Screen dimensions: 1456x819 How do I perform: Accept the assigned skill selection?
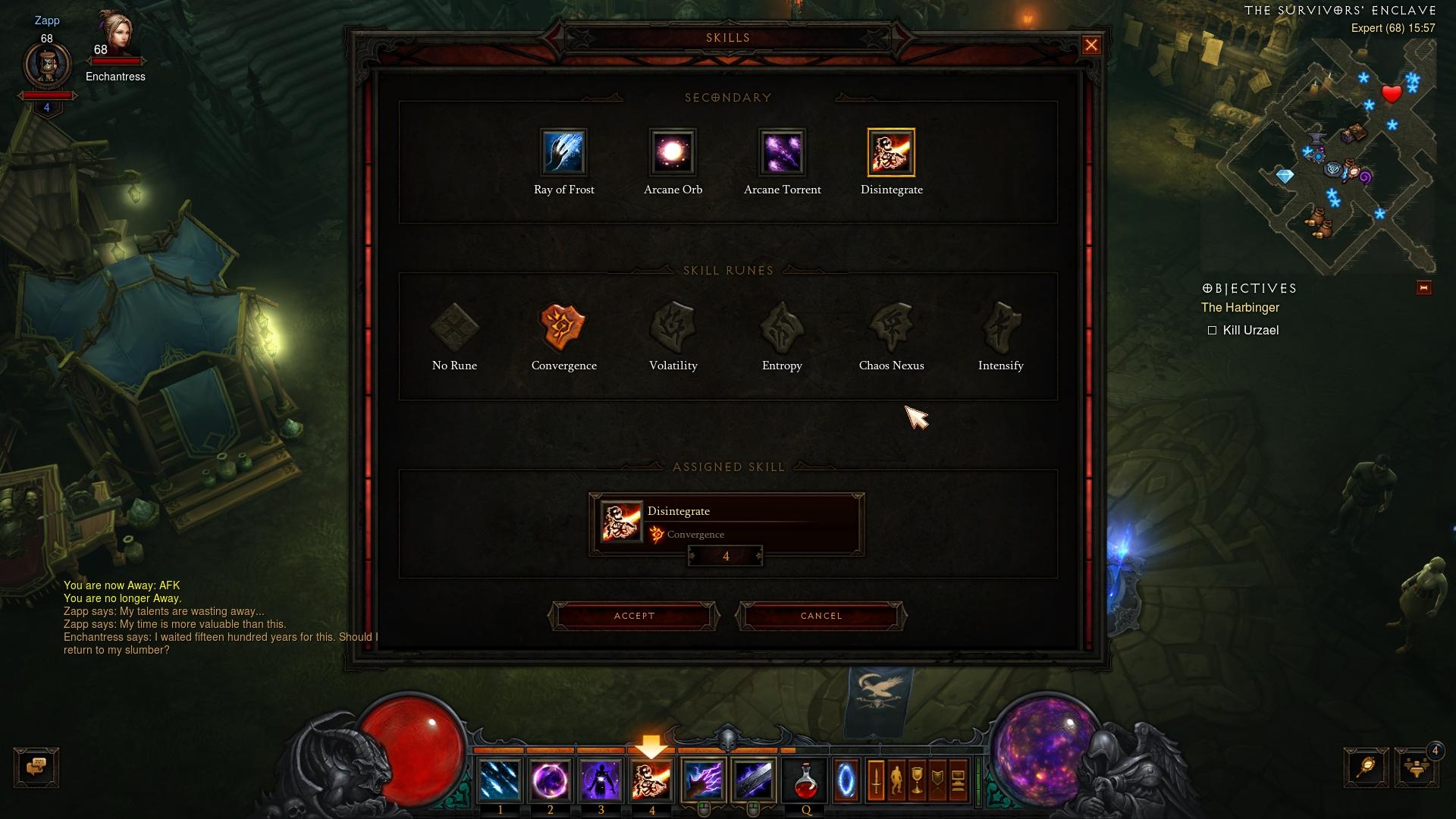634,616
